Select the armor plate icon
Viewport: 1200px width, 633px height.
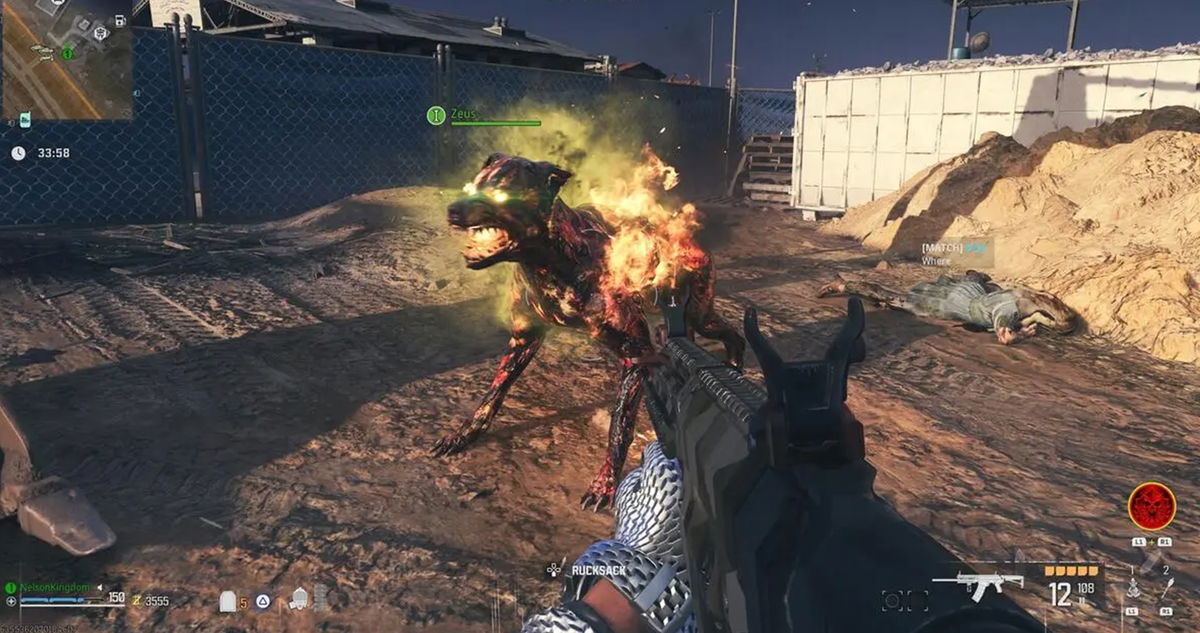[x=228, y=601]
